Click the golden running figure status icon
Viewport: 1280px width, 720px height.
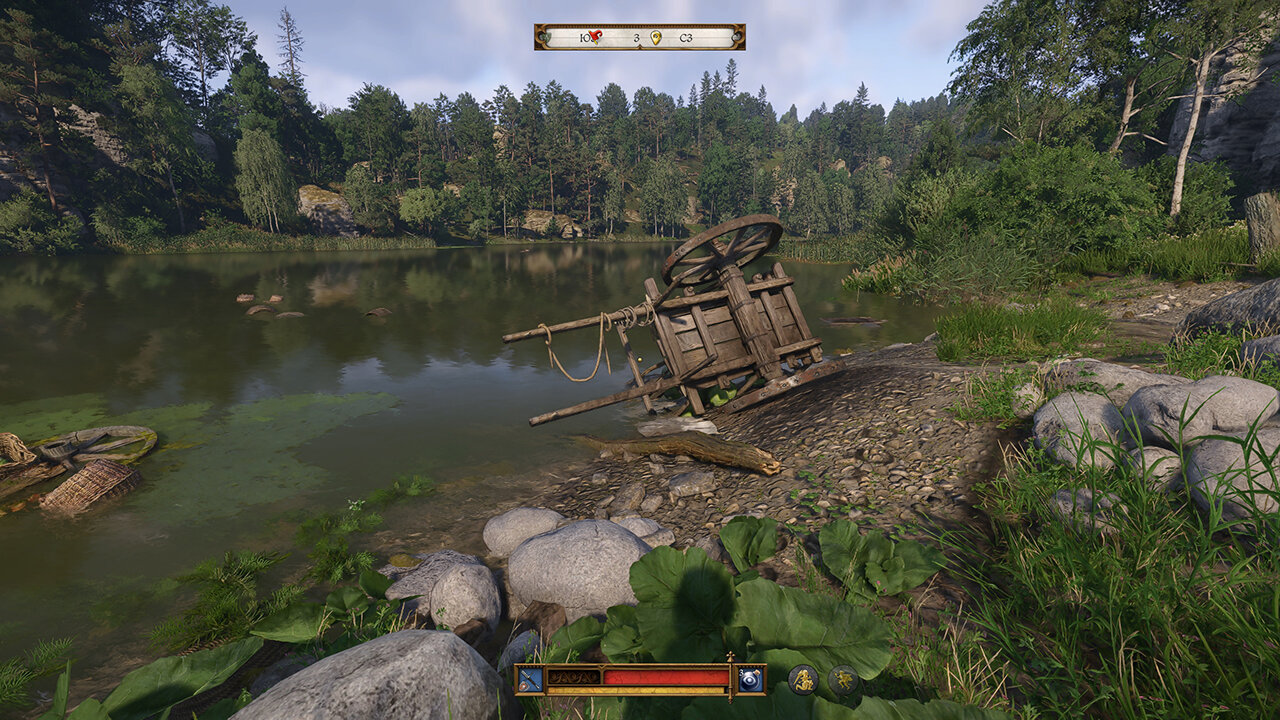coord(843,680)
